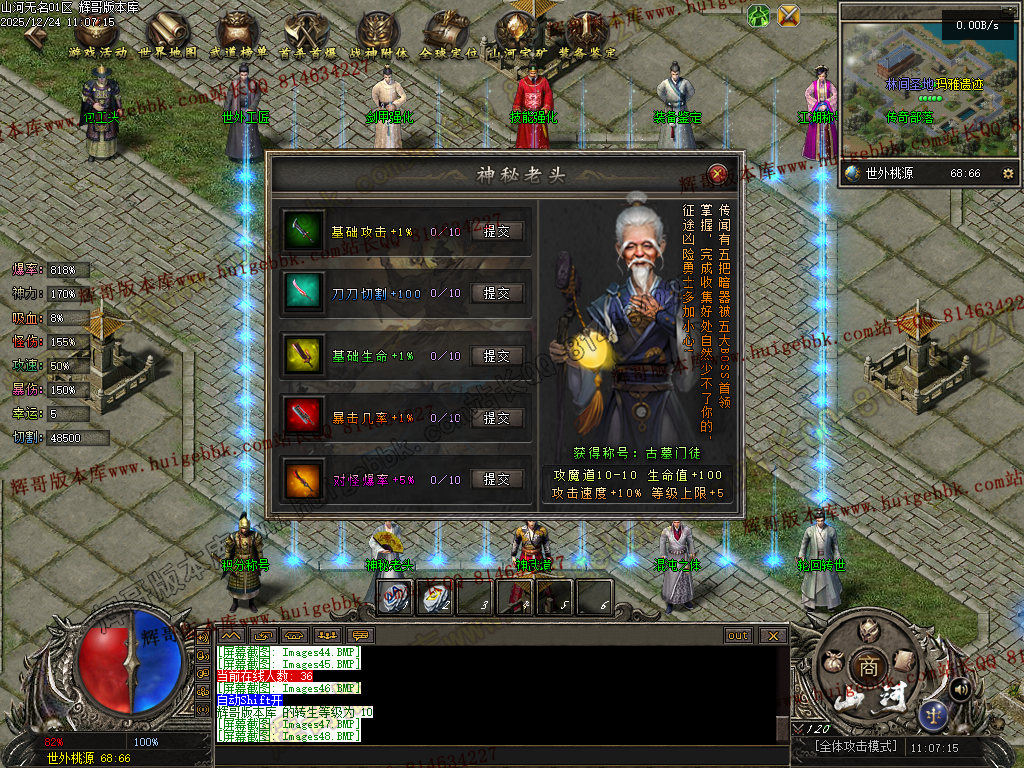Click the chat panel's out button
1024x768 pixels.
[738, 635]
